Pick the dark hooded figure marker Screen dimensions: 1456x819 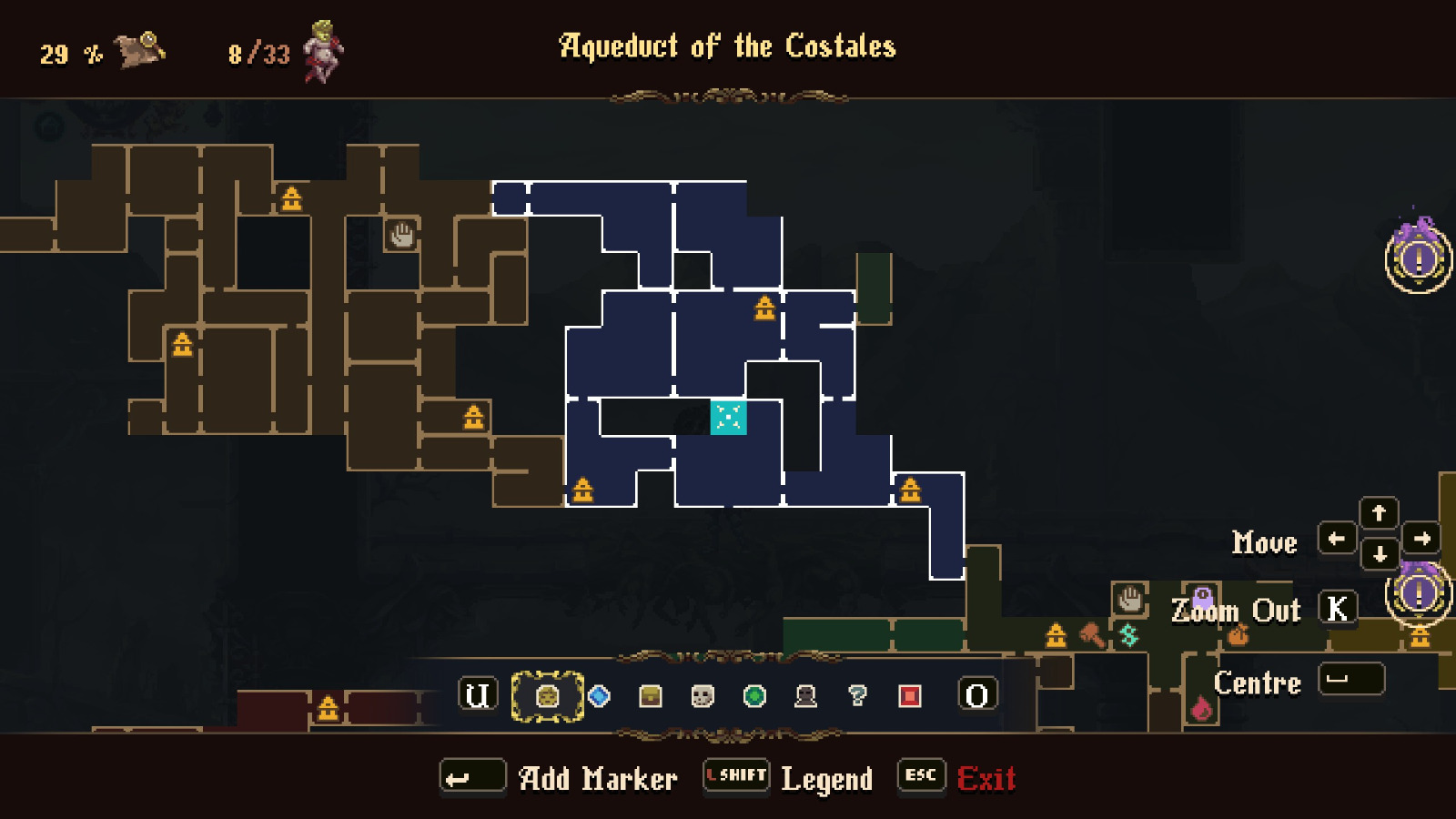click(805, 696)
